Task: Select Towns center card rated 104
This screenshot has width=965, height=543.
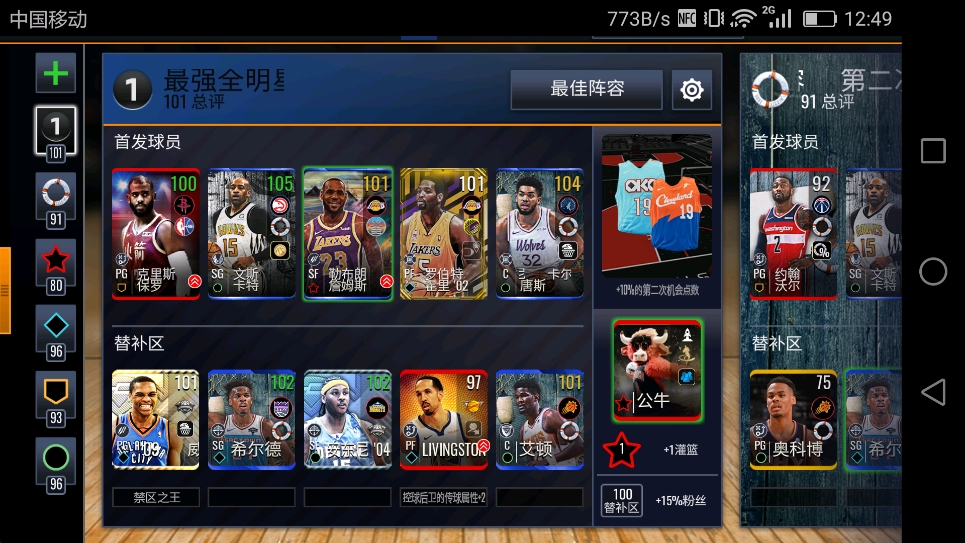Action: pos(540,234)
